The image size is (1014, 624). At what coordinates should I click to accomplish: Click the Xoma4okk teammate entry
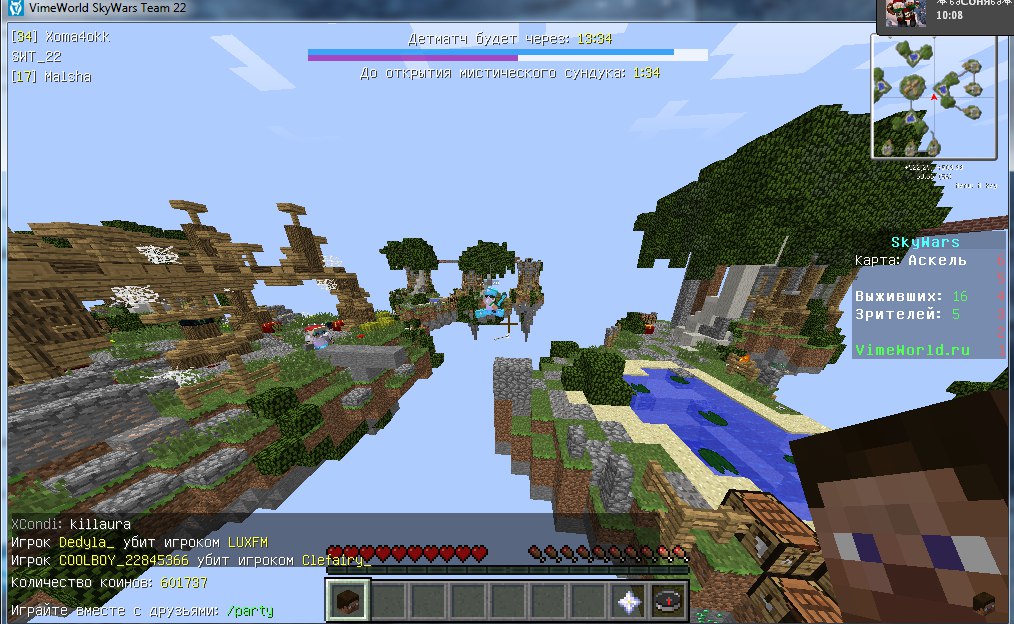tap(60, 37)
